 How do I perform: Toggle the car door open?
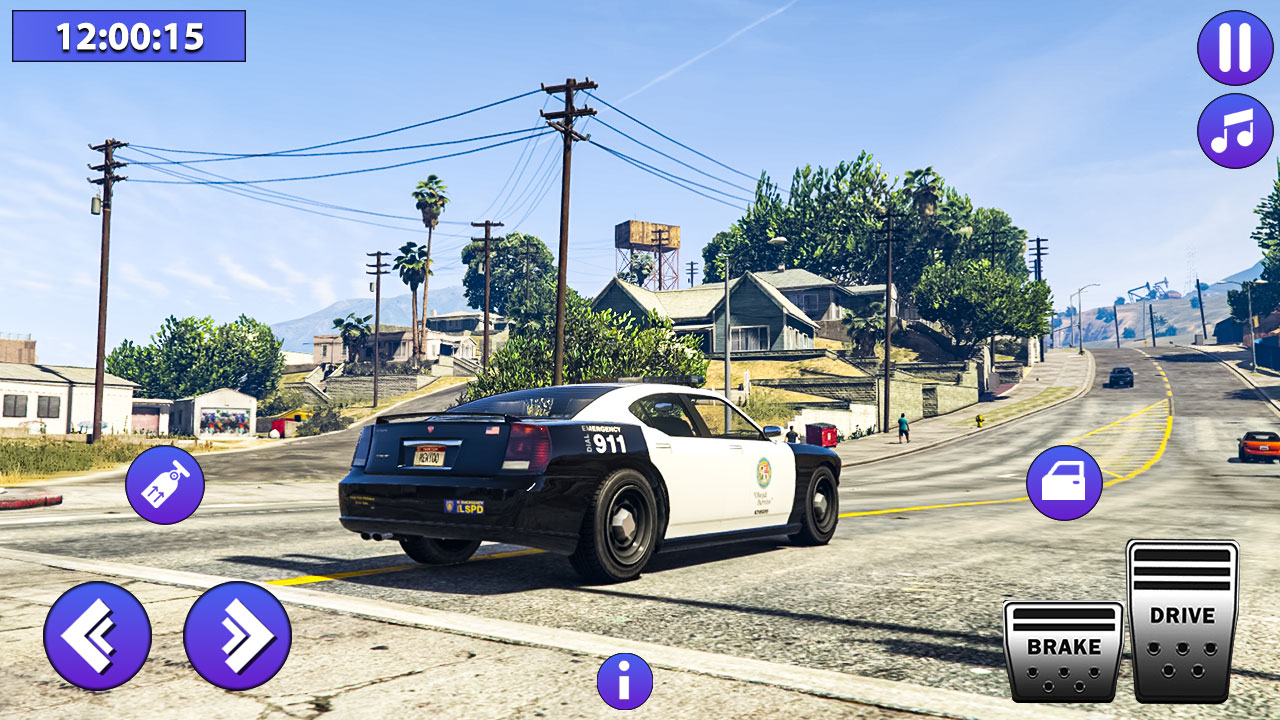pyautogui.click(x=1064, y=485)
